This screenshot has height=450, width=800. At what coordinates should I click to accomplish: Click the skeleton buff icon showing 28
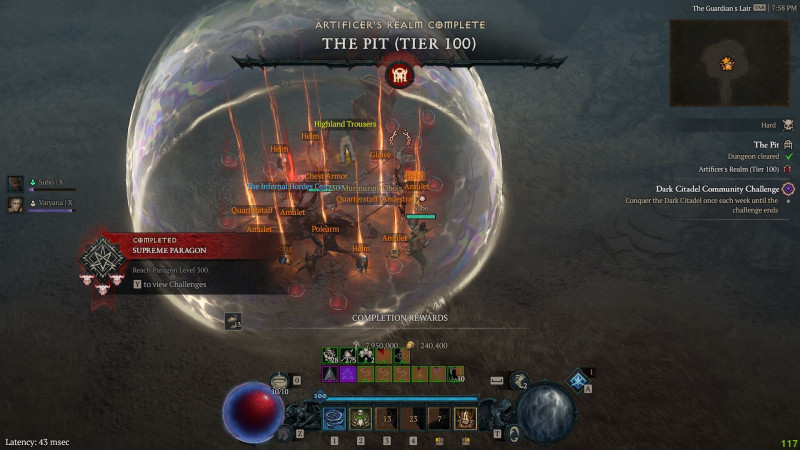coord(329,355)
